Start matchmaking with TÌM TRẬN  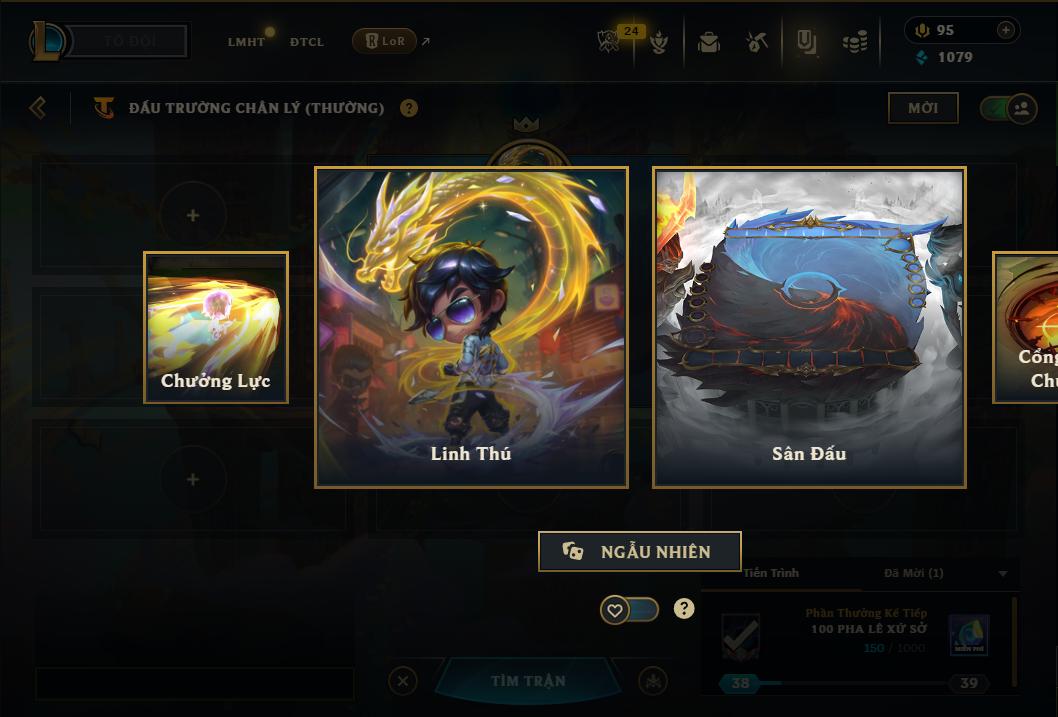pos(528,681)
